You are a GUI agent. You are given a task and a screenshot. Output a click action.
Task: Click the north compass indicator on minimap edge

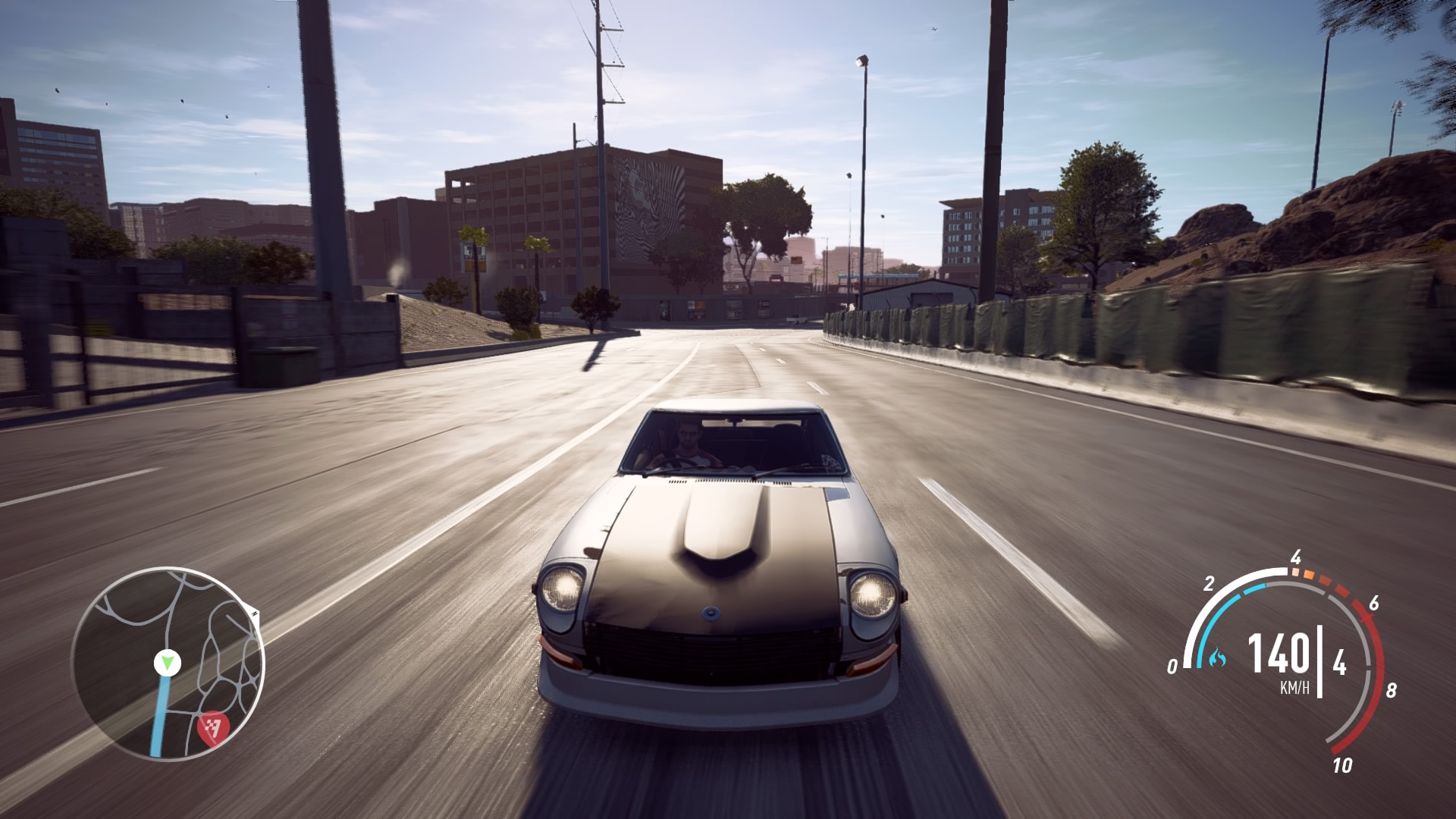click(254, 613)
